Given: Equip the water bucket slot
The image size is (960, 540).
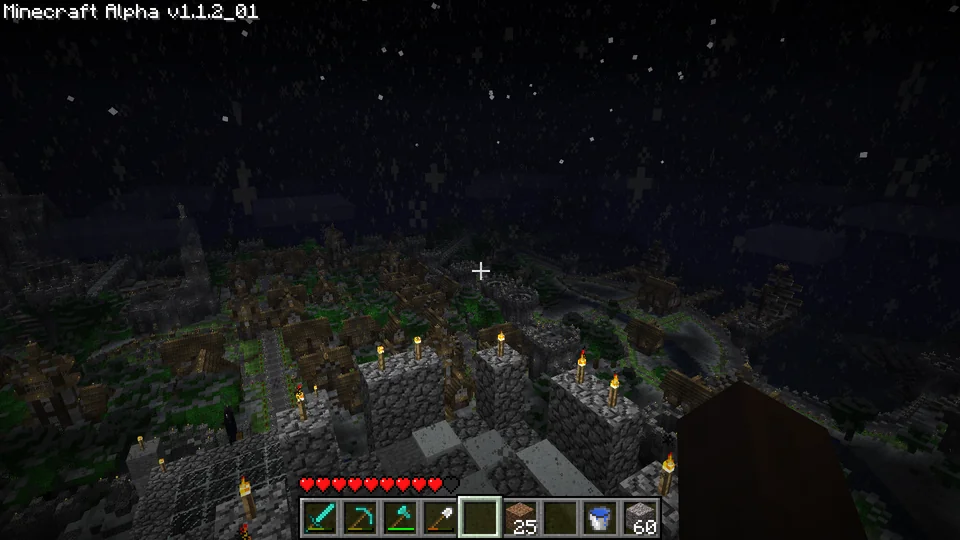Looking at the screenshot, I should pos(600,517).
